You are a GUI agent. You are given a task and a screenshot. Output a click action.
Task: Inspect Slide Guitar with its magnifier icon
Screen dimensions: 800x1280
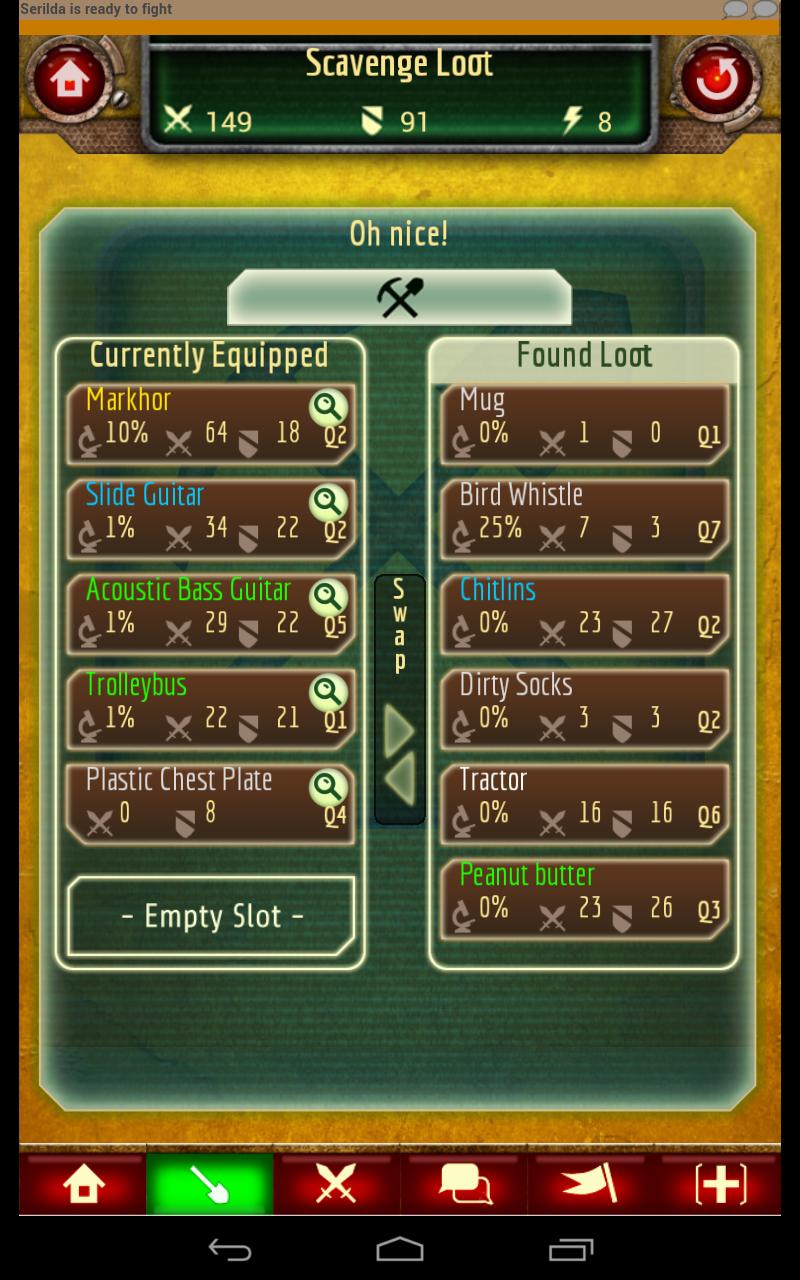coord(328,502)
